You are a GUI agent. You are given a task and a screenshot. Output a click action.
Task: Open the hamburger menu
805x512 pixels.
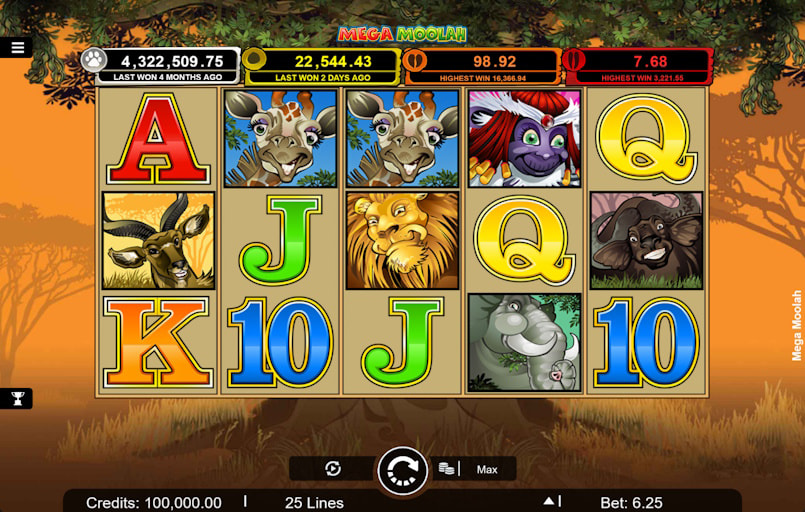click(x=17, y=47)
